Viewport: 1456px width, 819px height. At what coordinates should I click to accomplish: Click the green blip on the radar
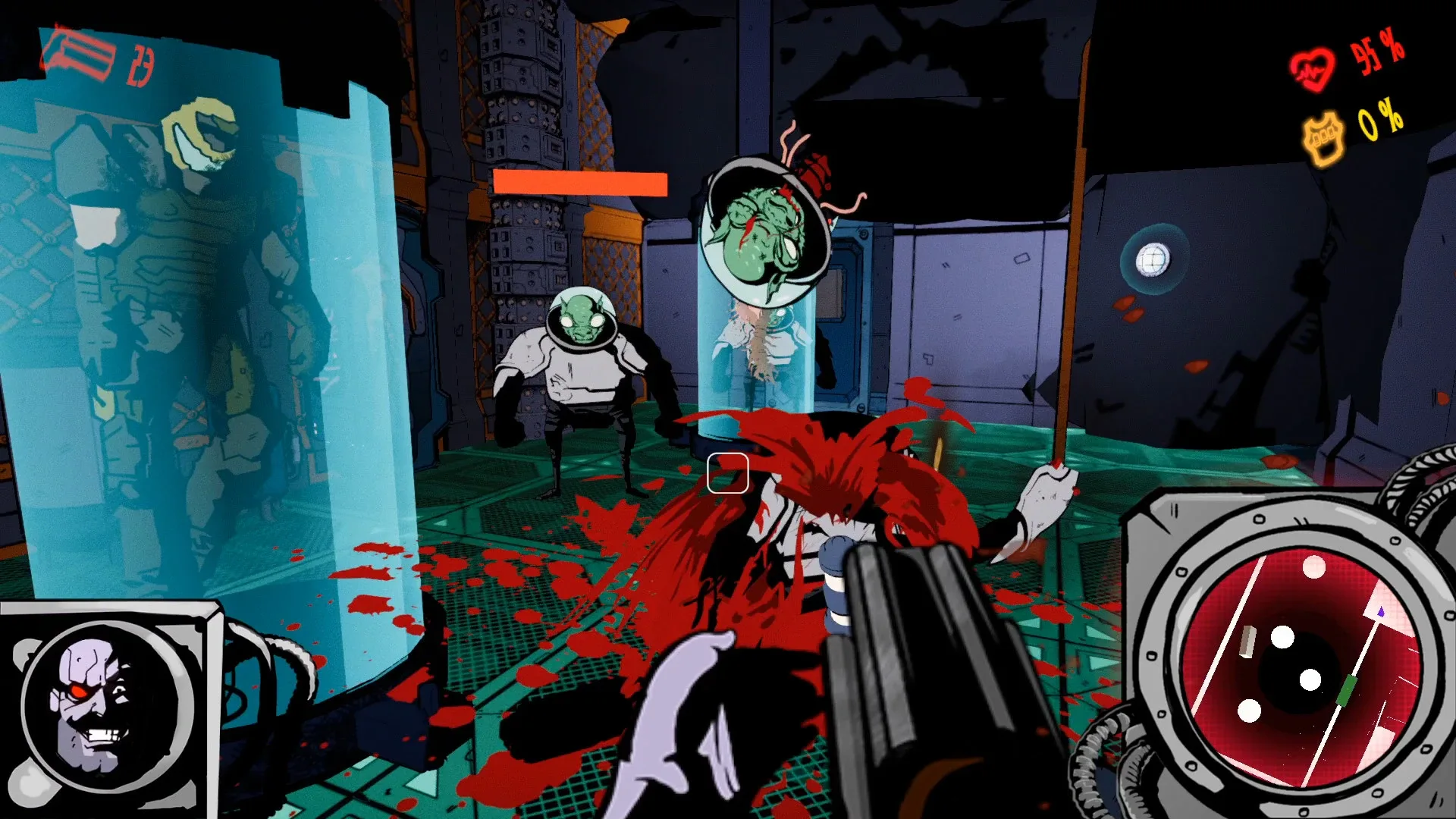(1348, 690)
